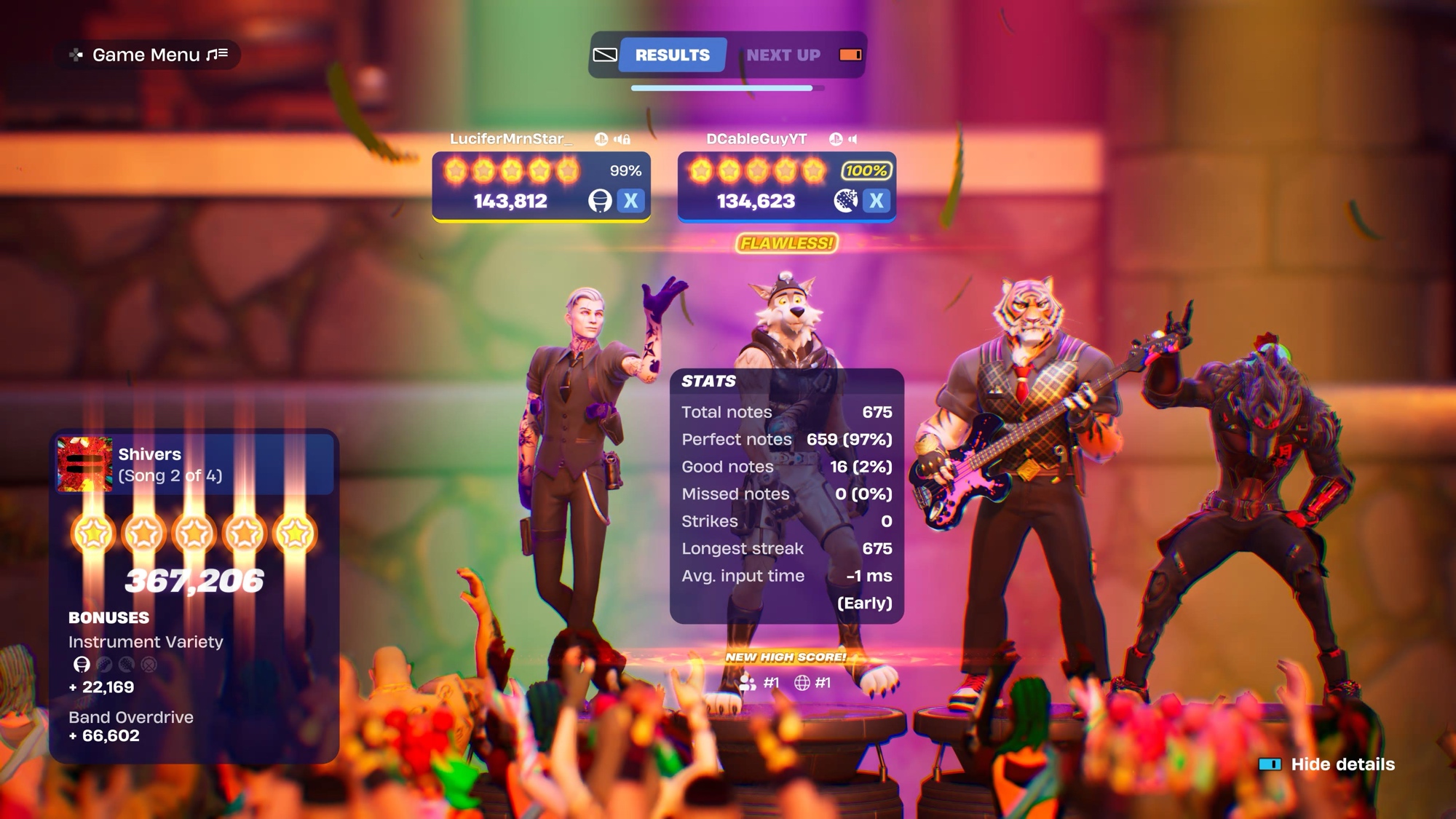This screenshot has height=819, width=1456.
Task: Open the Game Menu
Action: click(148, 55)
